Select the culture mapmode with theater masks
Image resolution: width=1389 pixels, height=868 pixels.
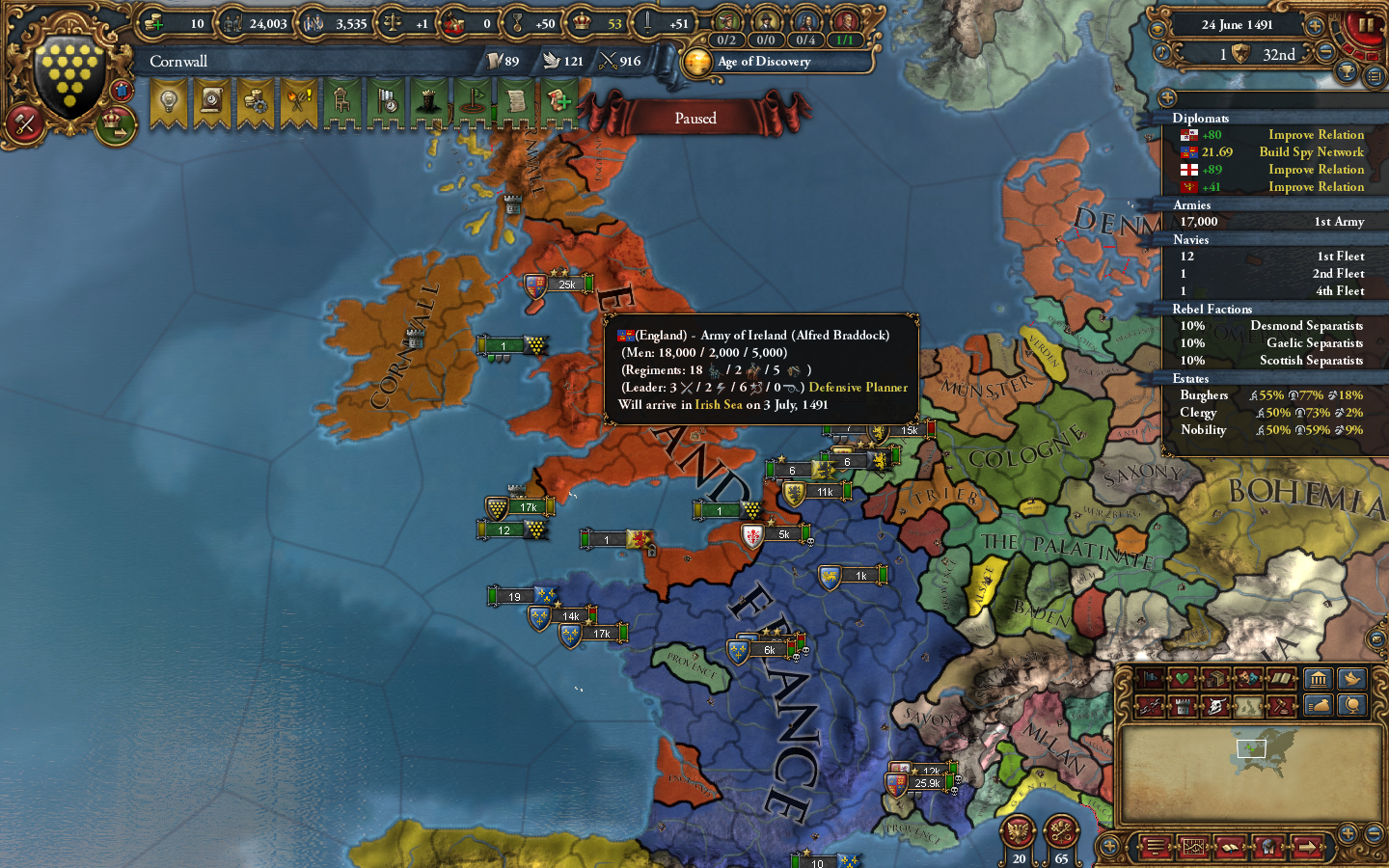point(1248,678)
